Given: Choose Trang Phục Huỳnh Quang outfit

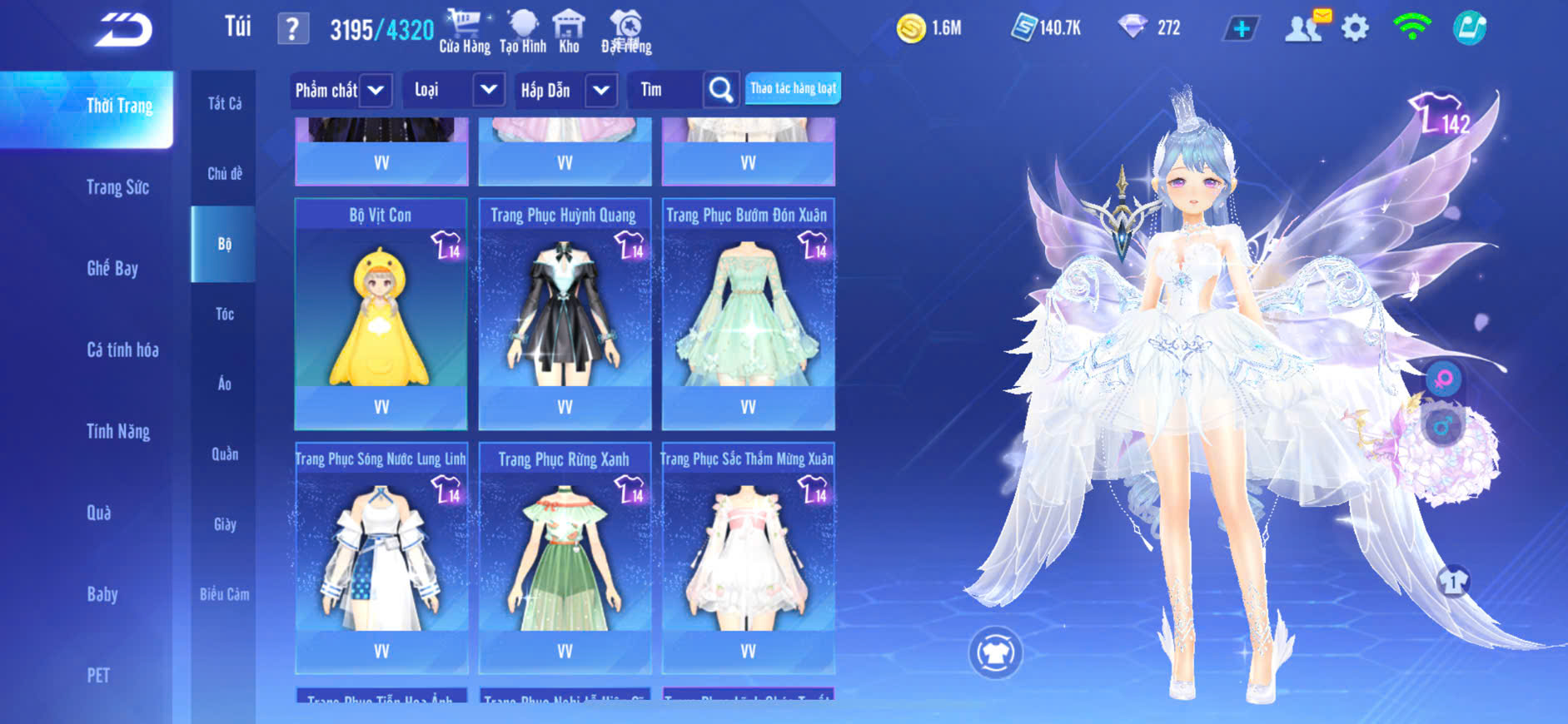Looking at the screenshot, I should (x=565, y=313).
